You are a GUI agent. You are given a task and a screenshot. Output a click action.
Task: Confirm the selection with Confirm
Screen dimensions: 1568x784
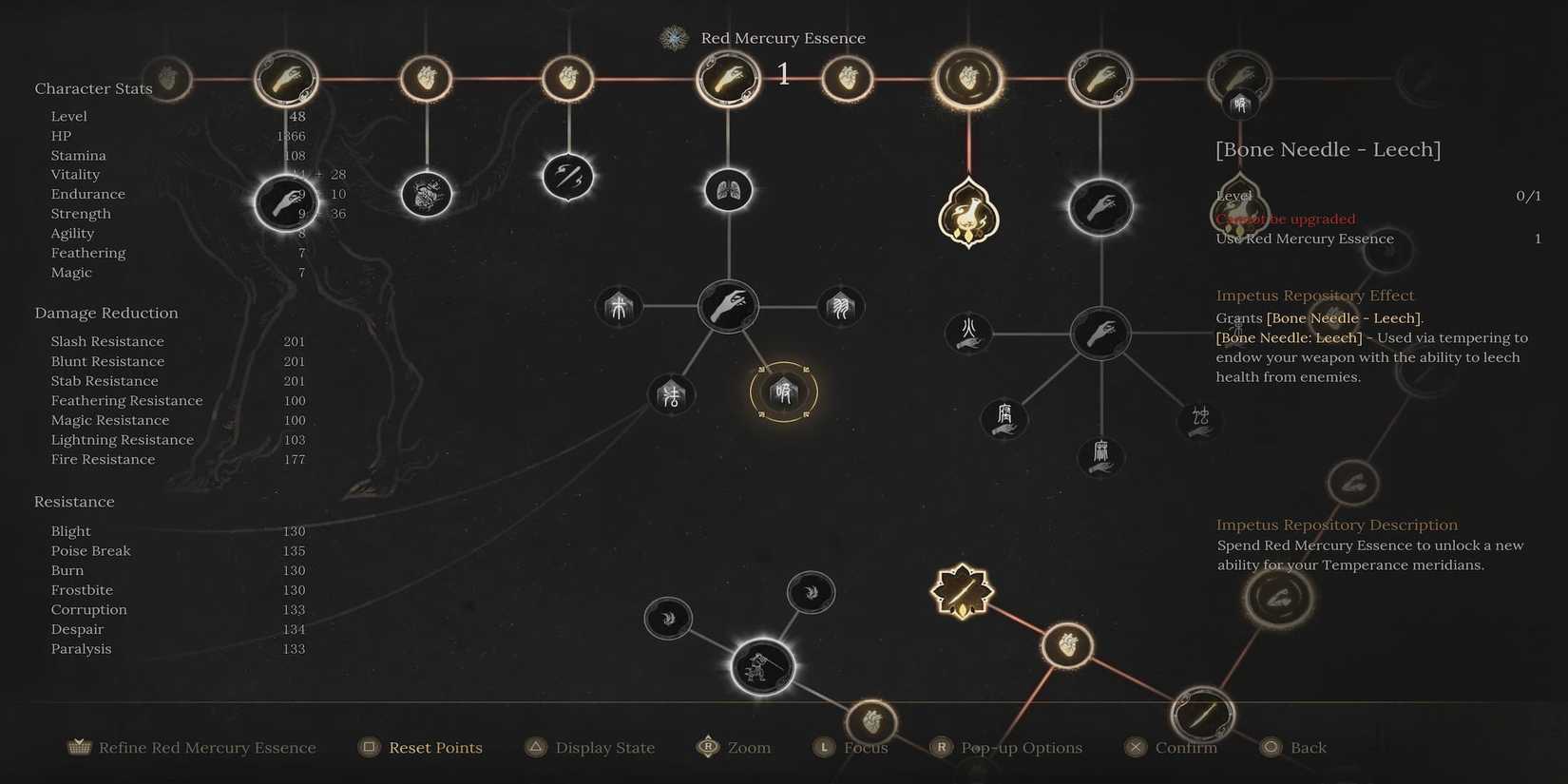[x=1184, y=748]
